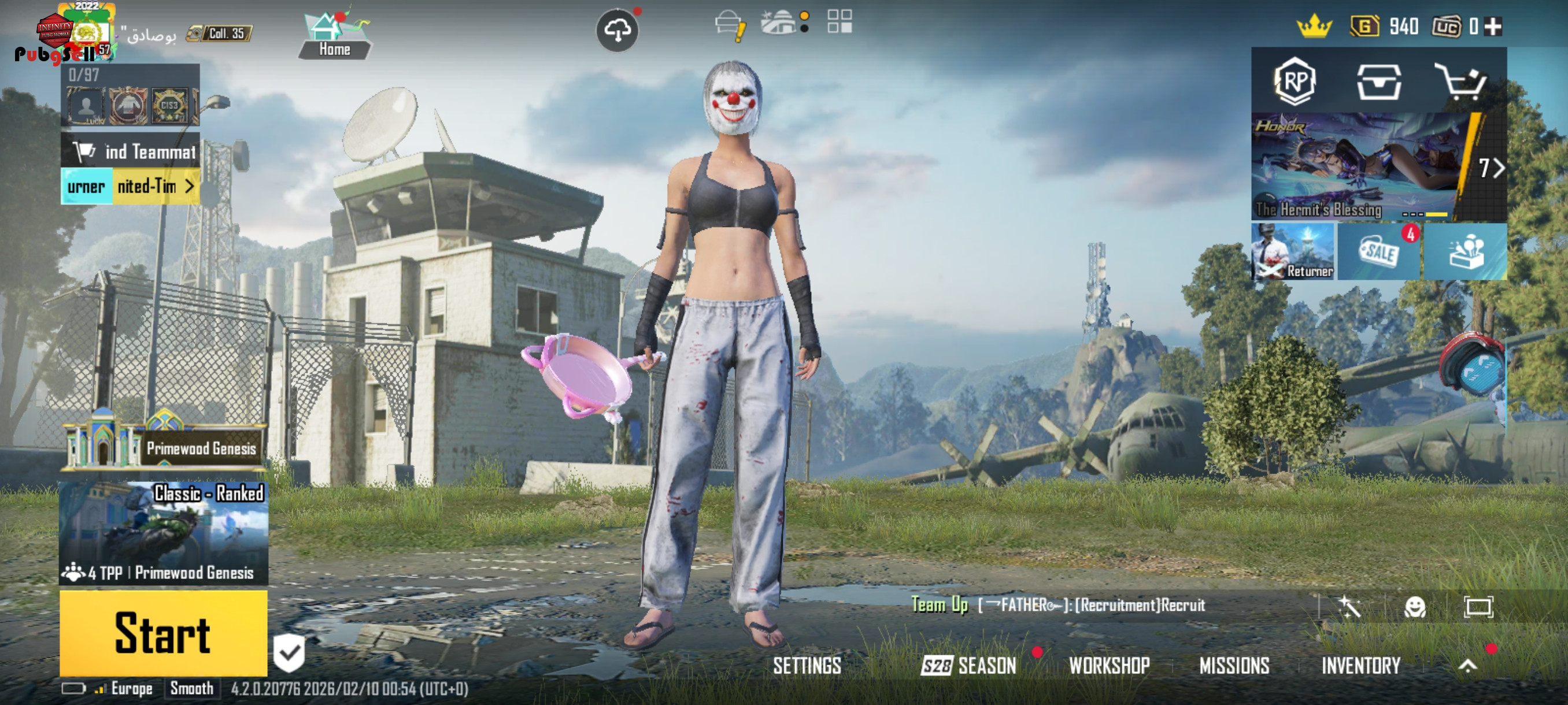This screenshot has height=705, width=1568.
Task: Open the Royale Pass RP icon
Action: point(1295,81)
